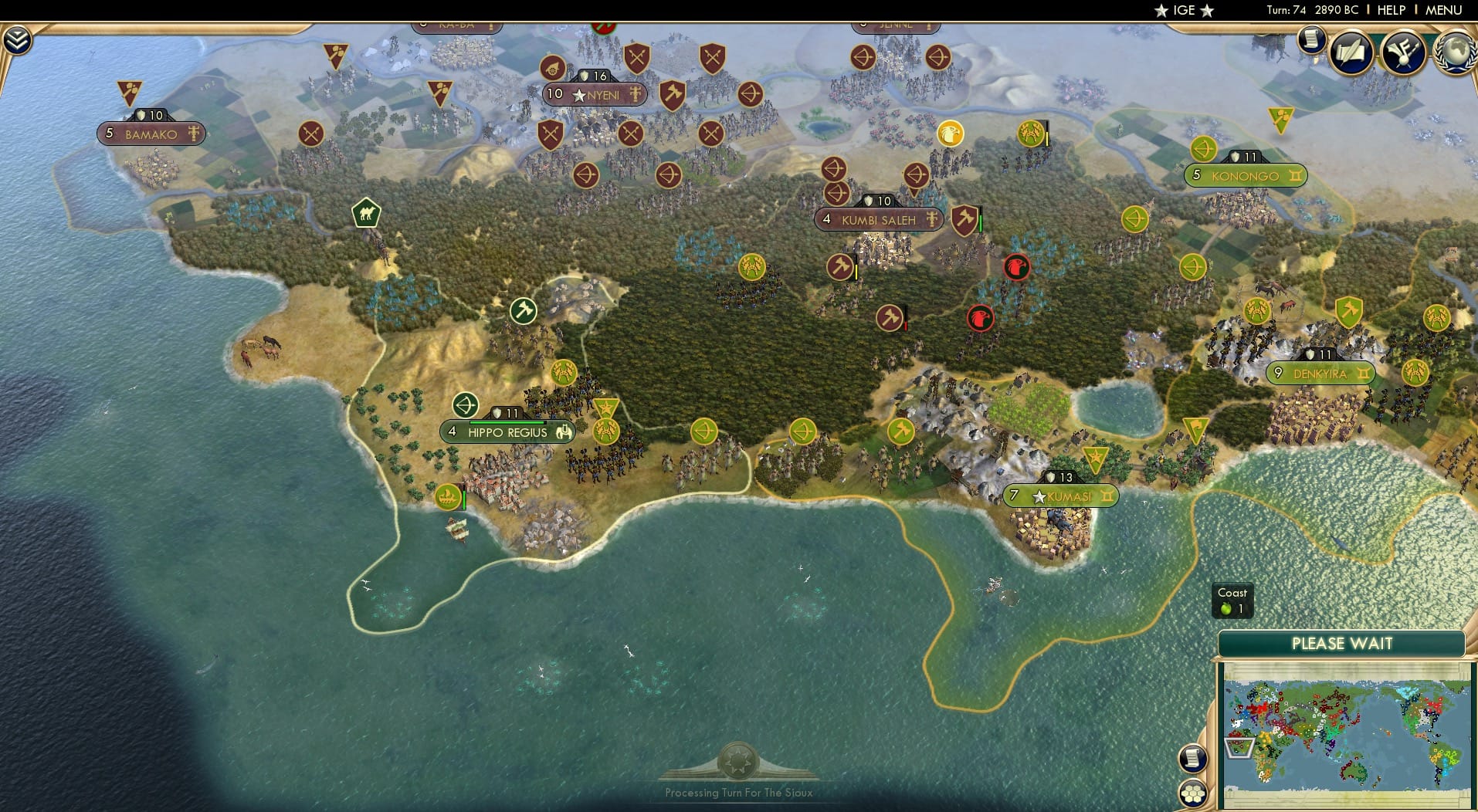Select a maroon crossed-swords unit icon near Nyeni

coord(637,59)
